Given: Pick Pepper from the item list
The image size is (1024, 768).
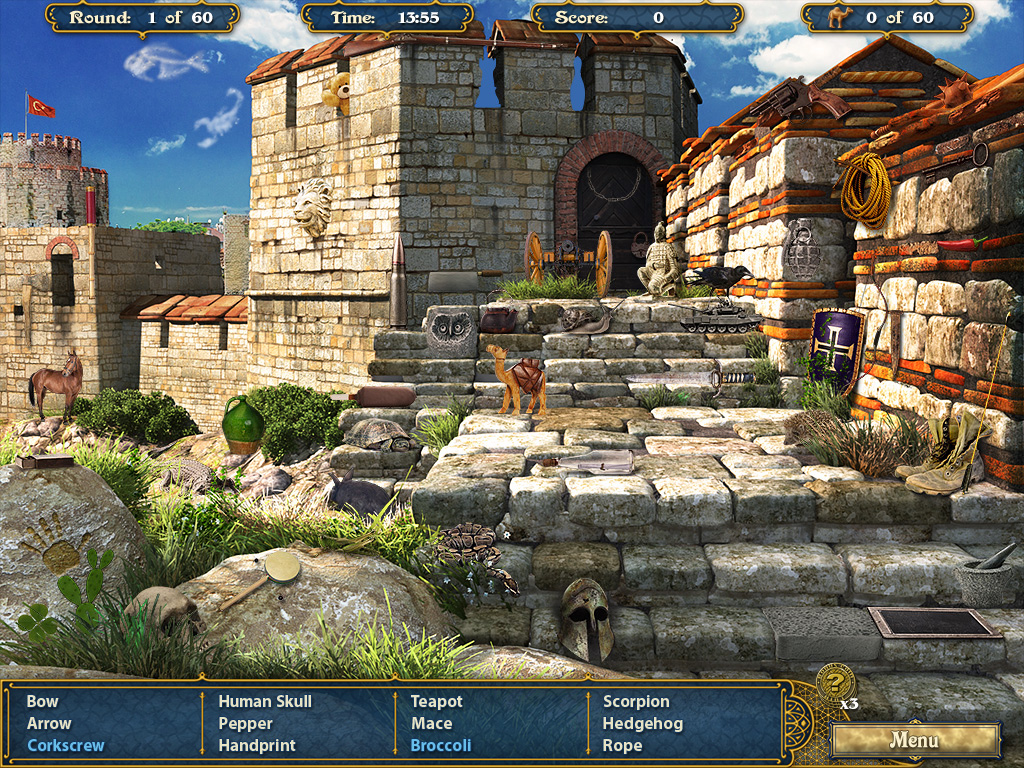Looking at the screenshot, I should (246, 724).
